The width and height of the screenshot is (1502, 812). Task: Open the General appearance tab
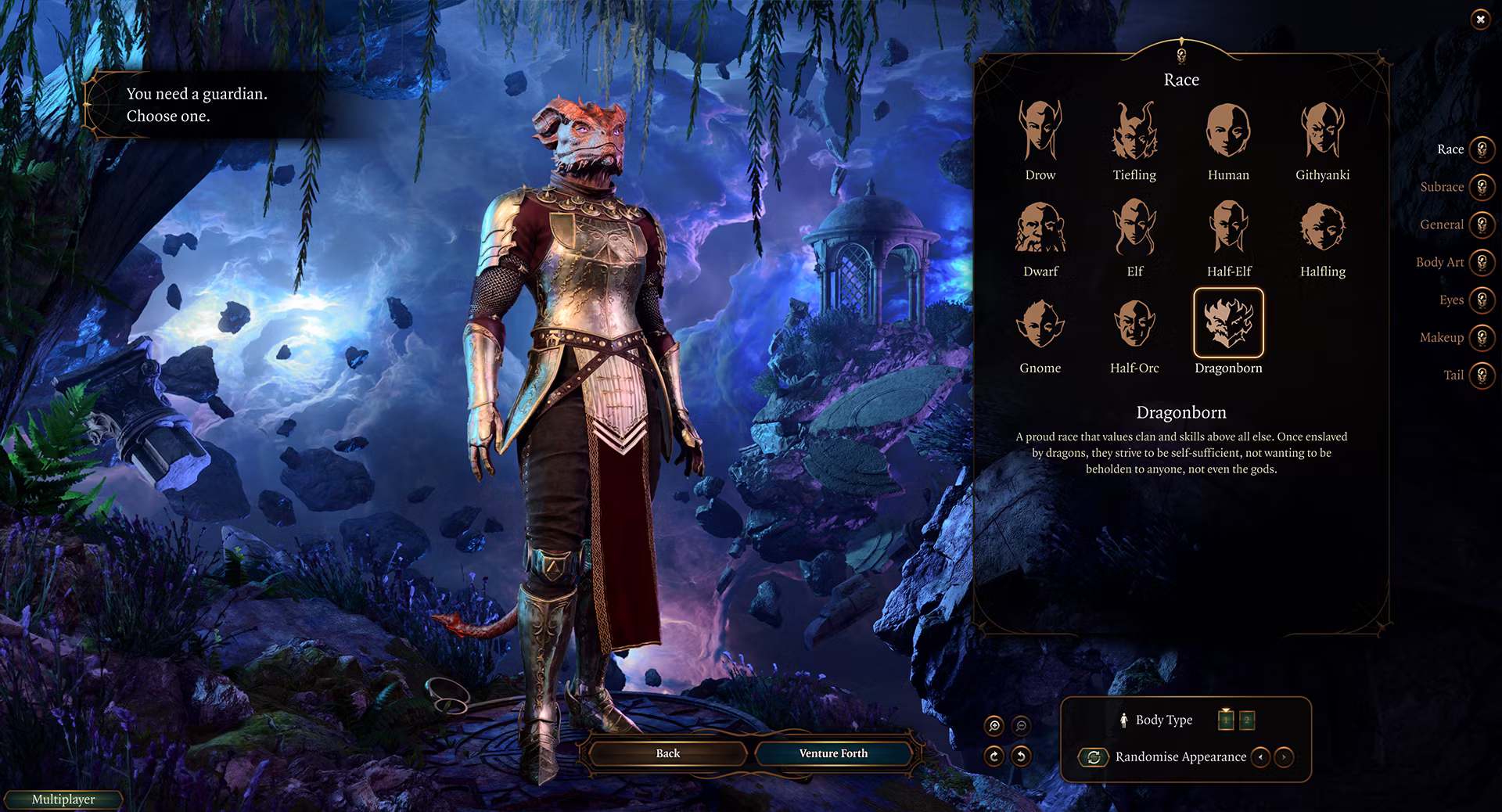1481,225
